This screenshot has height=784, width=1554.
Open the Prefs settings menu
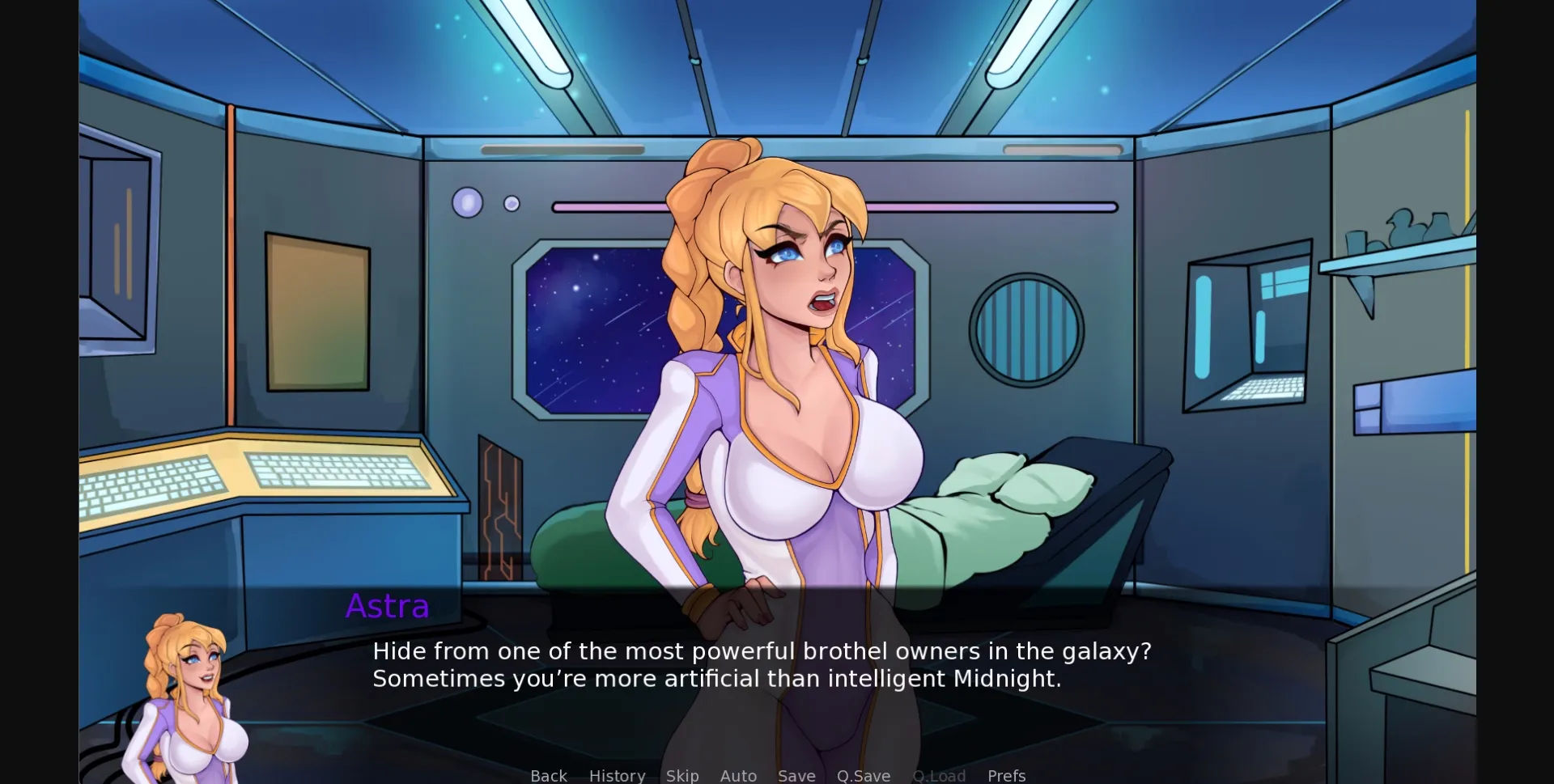[1005, 775]
